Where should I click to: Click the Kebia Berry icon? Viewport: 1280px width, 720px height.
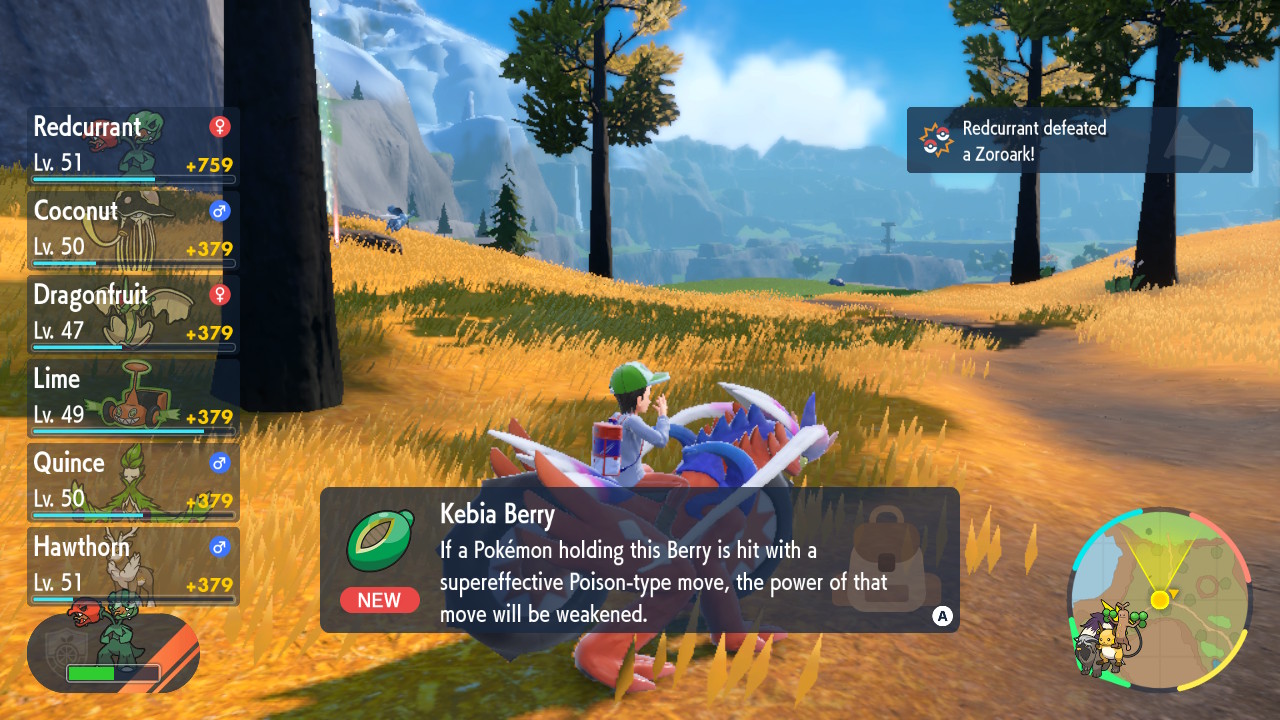coord(380,540)
